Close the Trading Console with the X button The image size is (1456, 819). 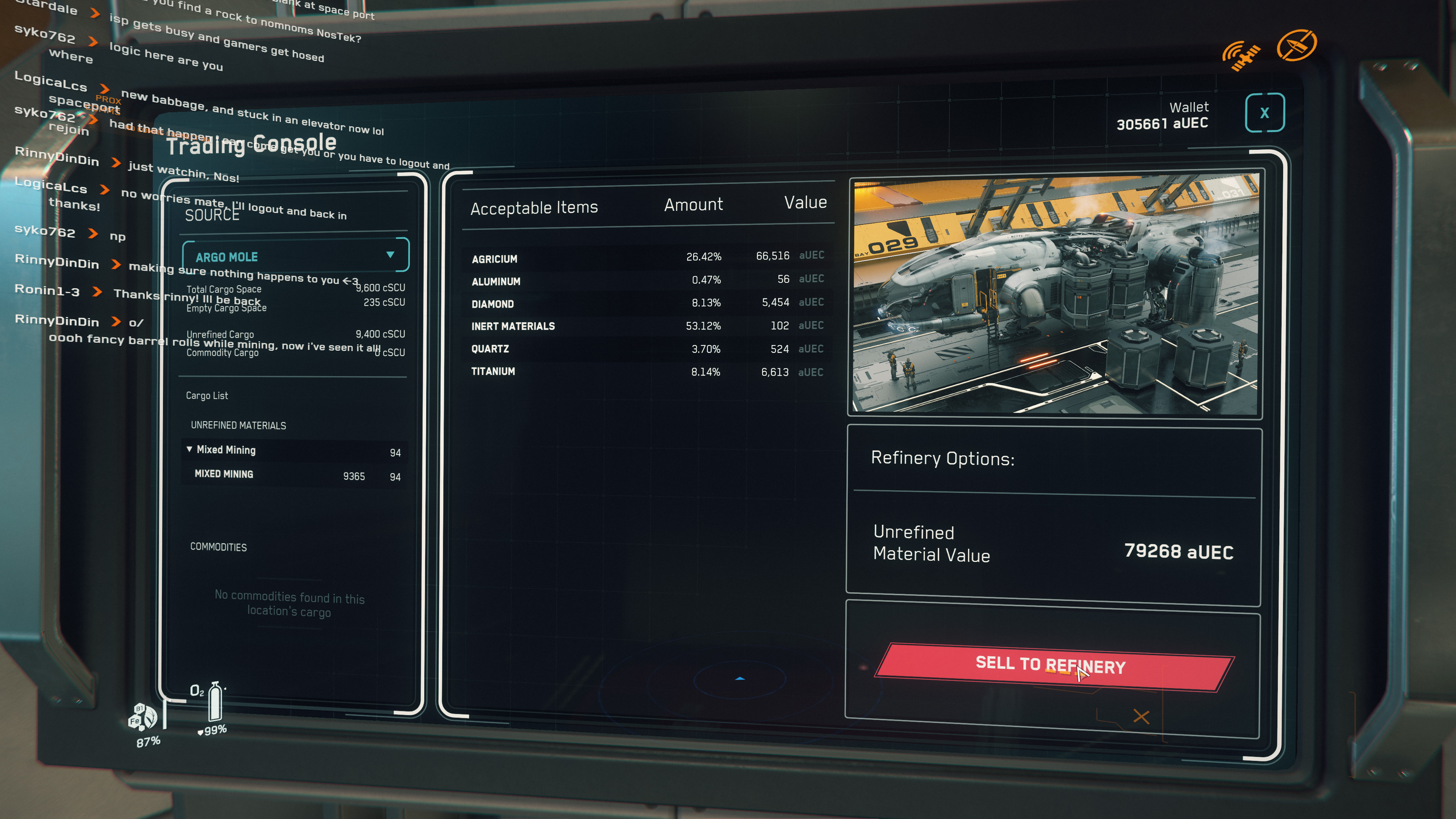[1265, 113]
